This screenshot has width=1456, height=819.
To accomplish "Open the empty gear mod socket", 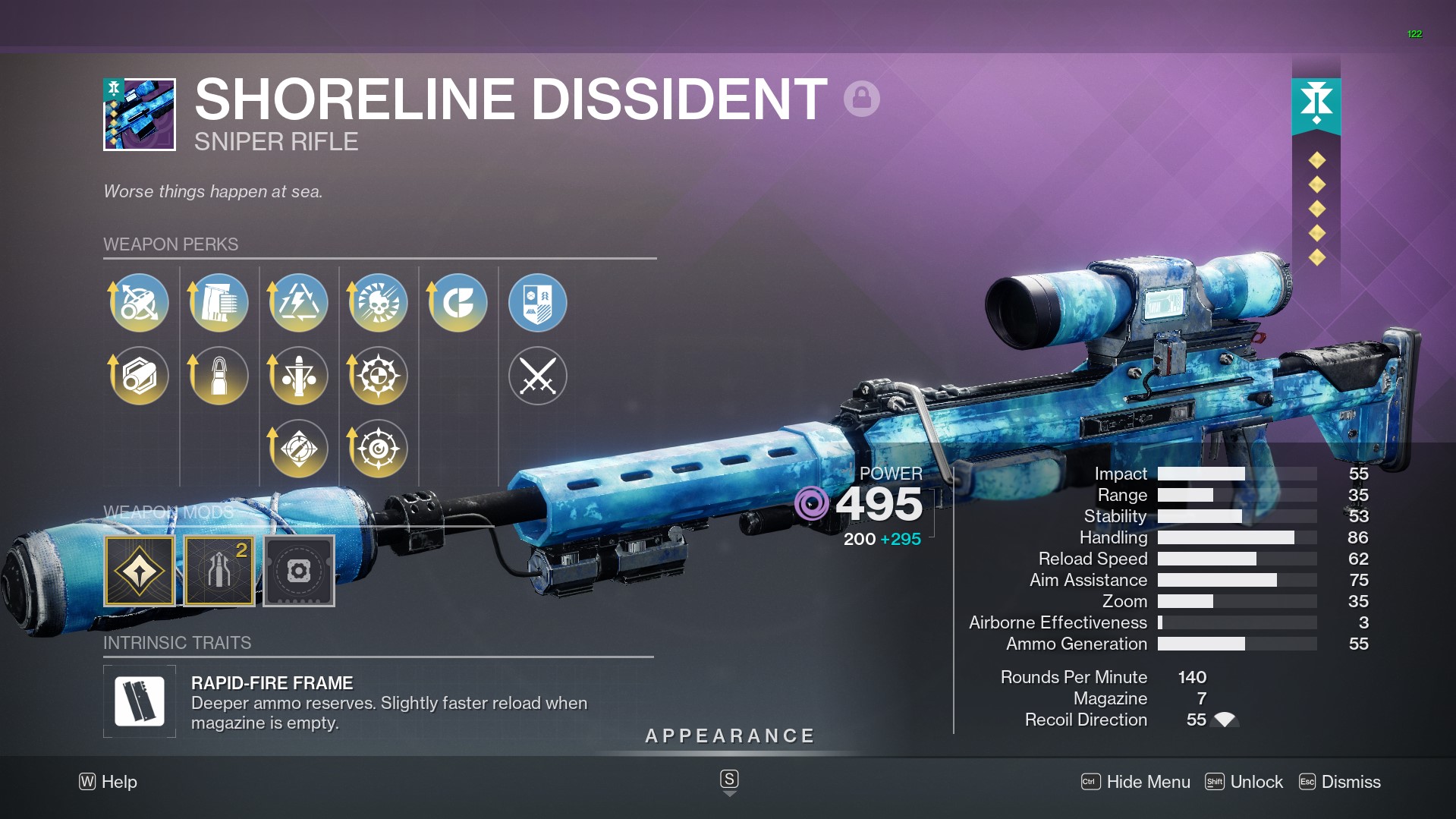I will pyautogui.click(x=299, y=571).
